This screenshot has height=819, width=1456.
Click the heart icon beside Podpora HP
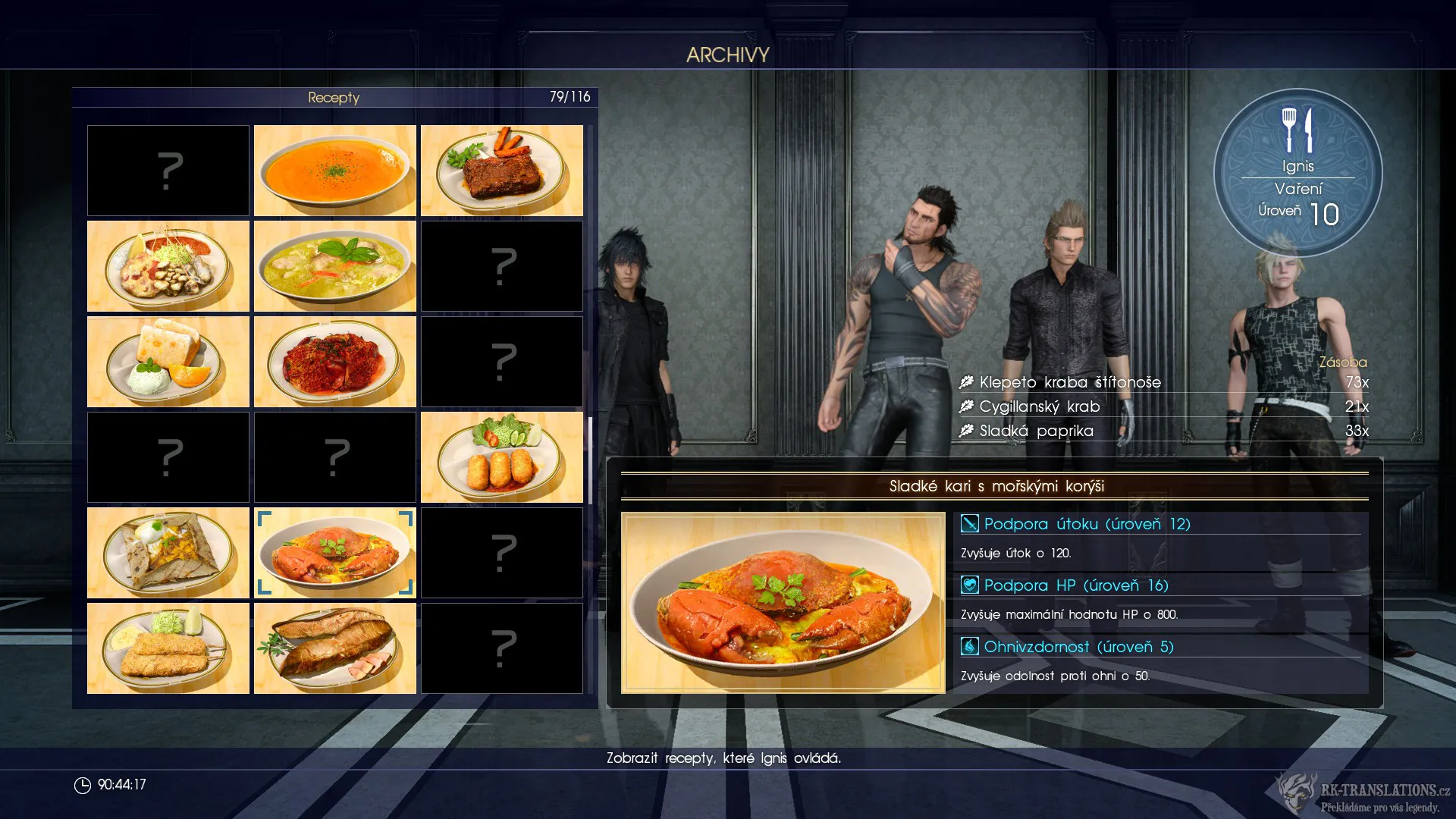tap(968, 585)
